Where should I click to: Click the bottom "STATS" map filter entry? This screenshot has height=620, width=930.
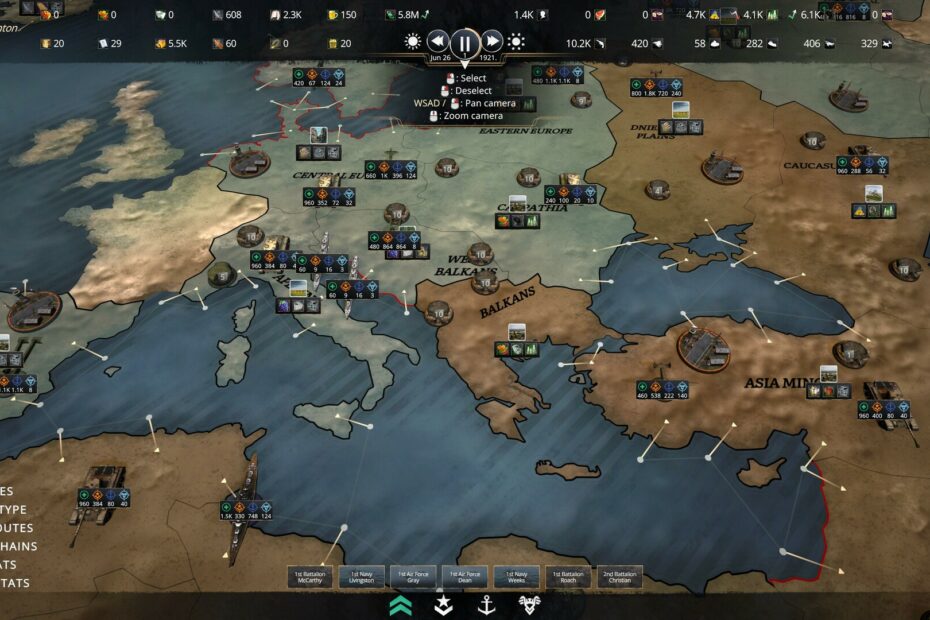point(14,583)
